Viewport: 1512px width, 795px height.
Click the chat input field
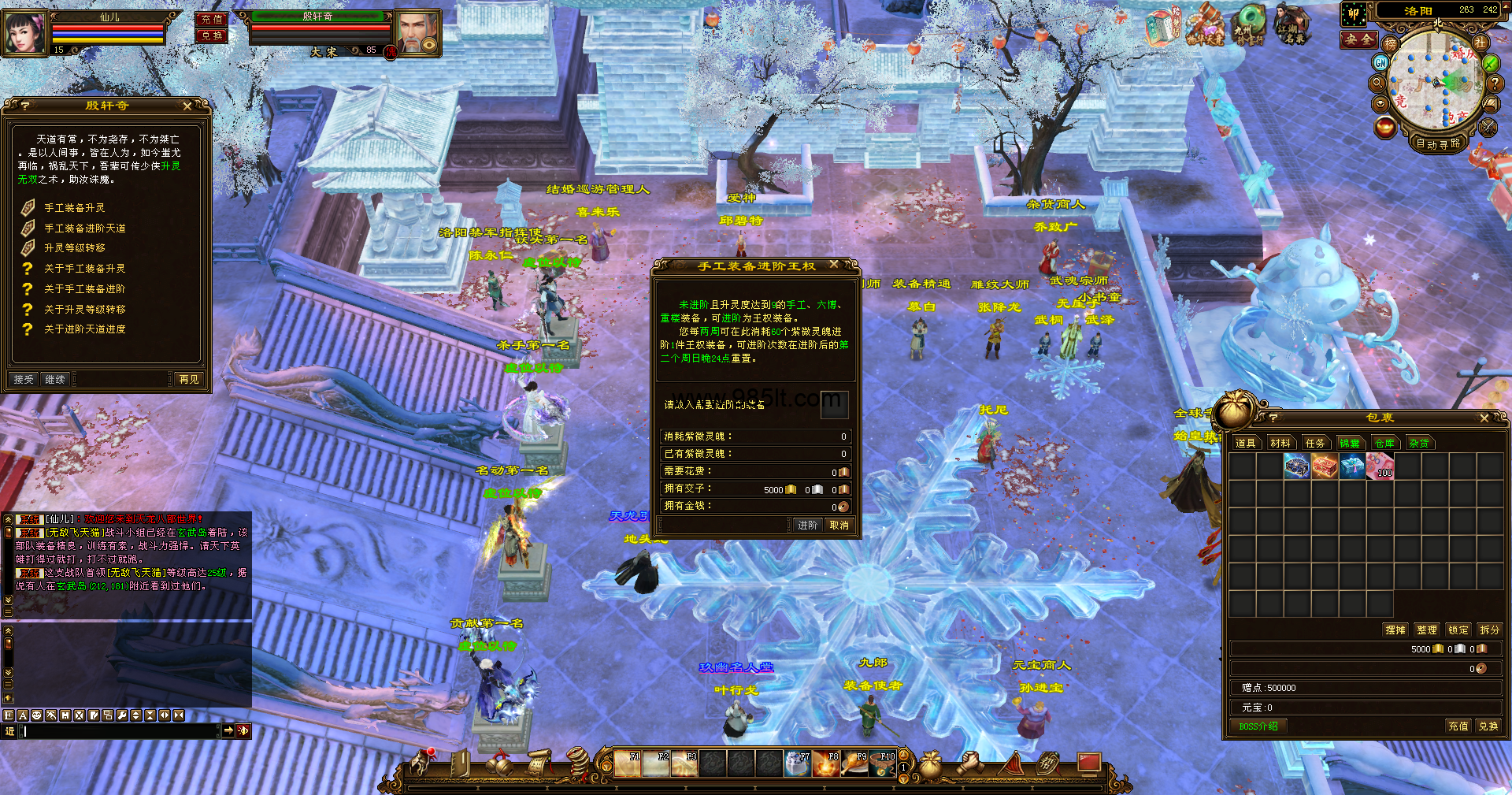(118, 731)
